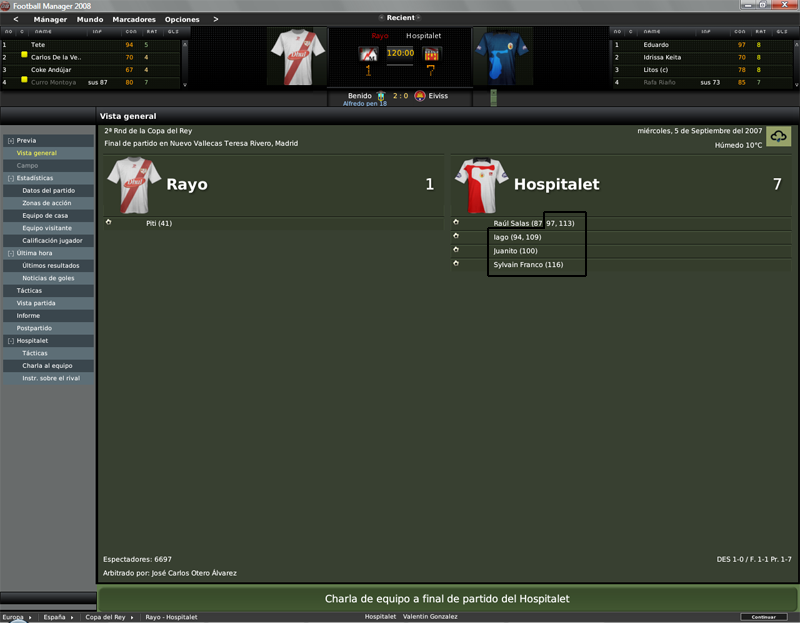Open the Informe section
Viewport: 800px width, 623px height.
pos(28,315)
